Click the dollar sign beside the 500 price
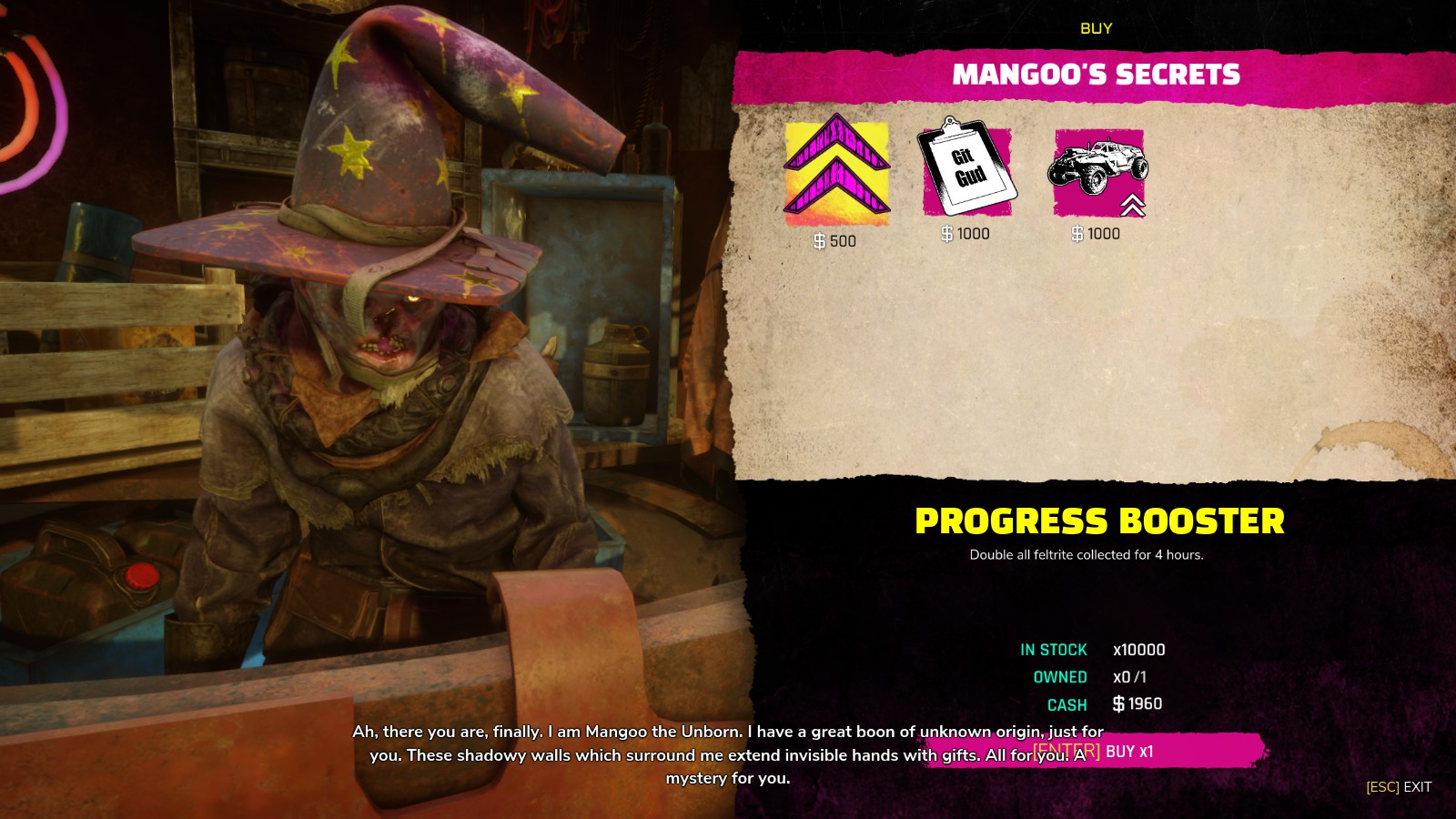Viewport: 1456px width, 819px height. pos(820,239)
